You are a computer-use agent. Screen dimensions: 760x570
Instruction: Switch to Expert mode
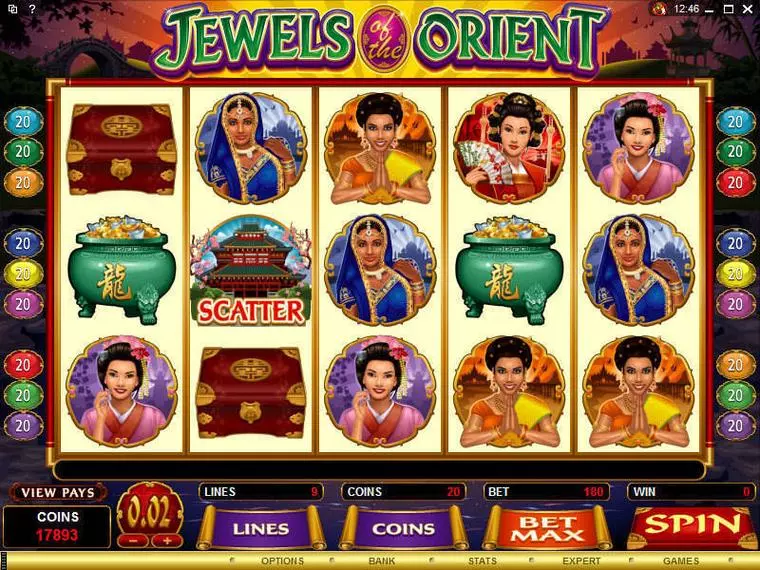(x=581, y=561)
